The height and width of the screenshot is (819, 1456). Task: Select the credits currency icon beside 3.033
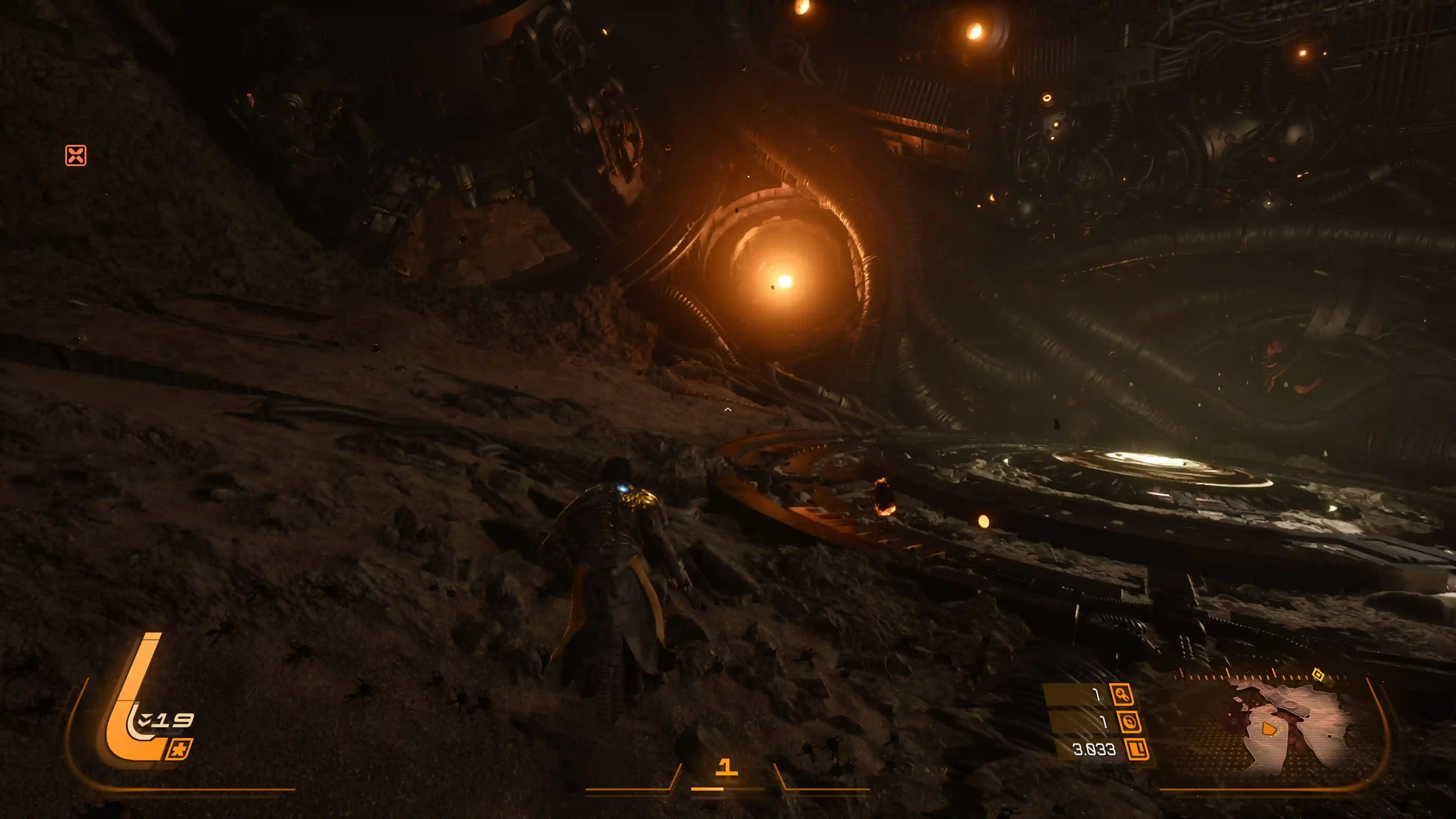coord(1137,750)
